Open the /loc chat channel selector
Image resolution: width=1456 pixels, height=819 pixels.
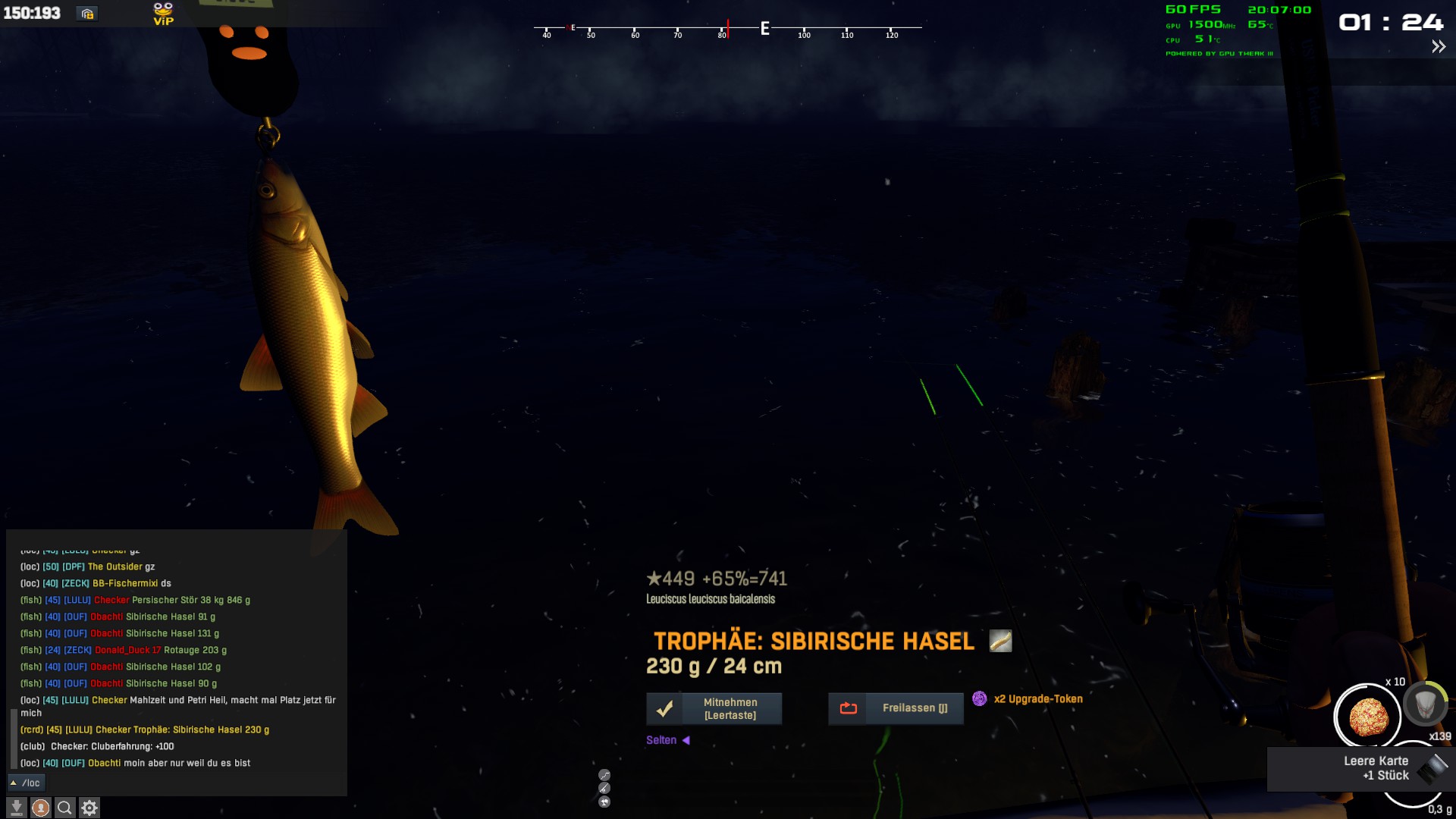pos(26,783)
